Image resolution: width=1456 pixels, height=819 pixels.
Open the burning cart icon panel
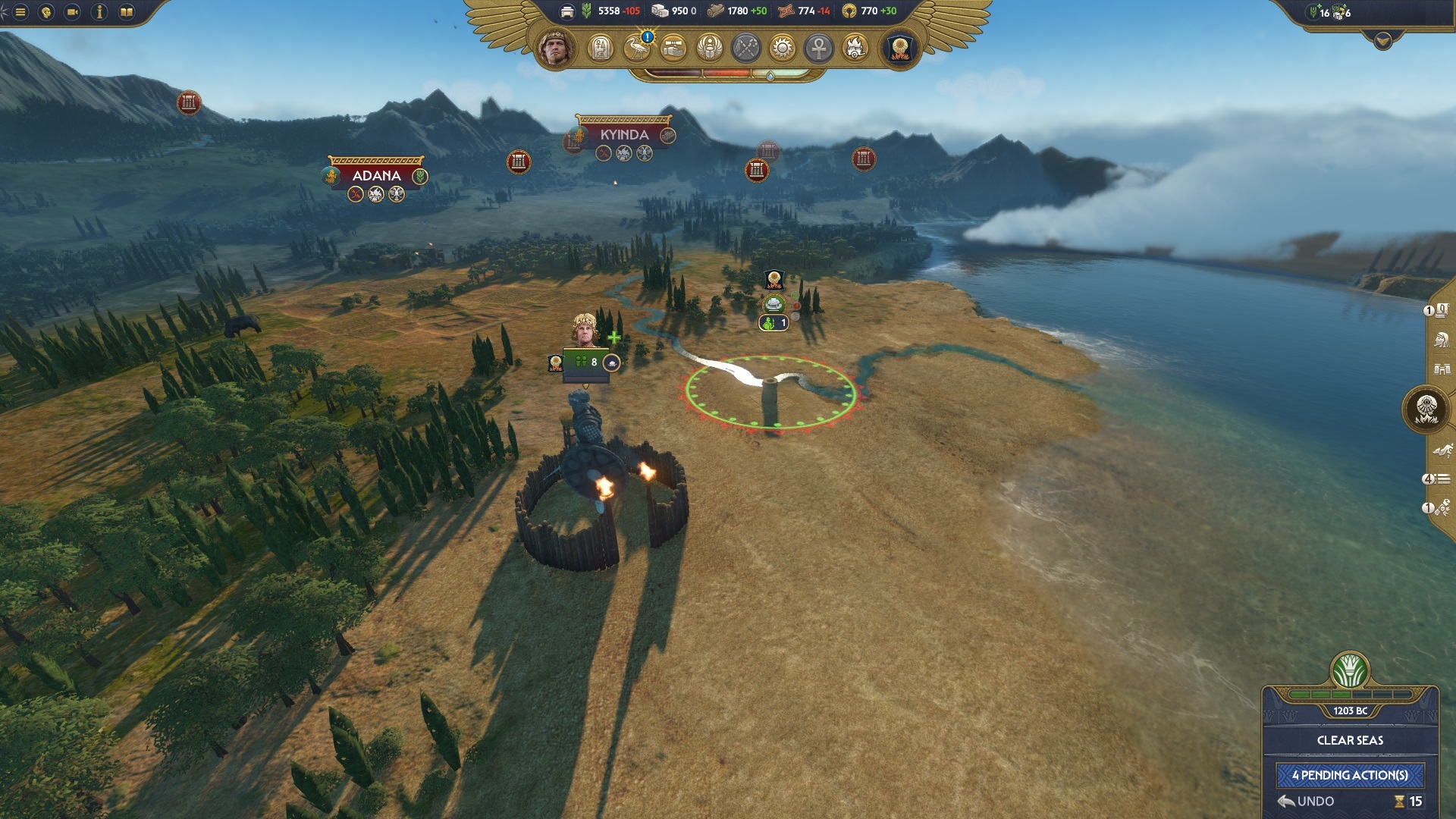pos(855,49)
